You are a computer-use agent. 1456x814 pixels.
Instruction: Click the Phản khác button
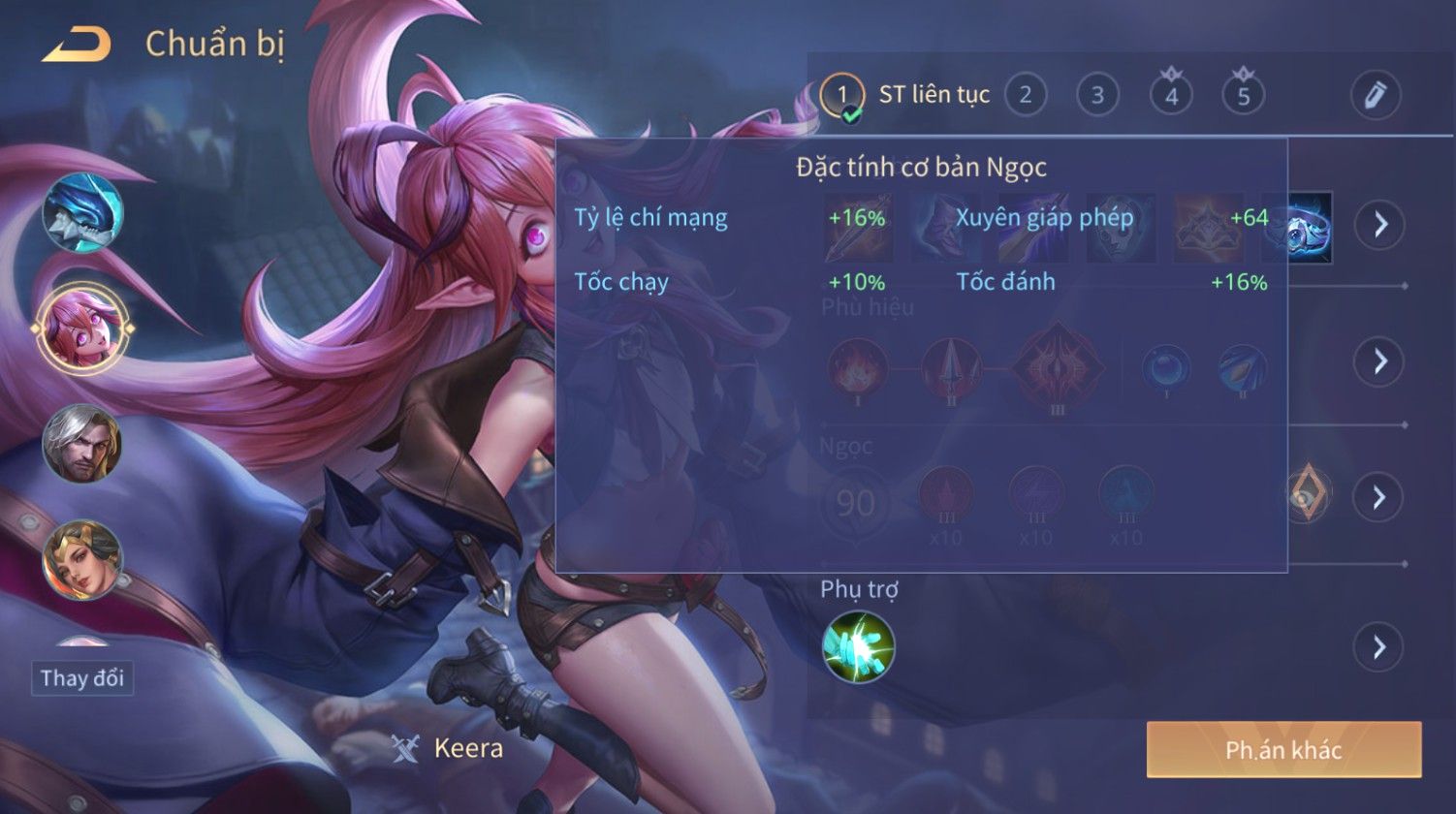click(x=1283, y=749)
